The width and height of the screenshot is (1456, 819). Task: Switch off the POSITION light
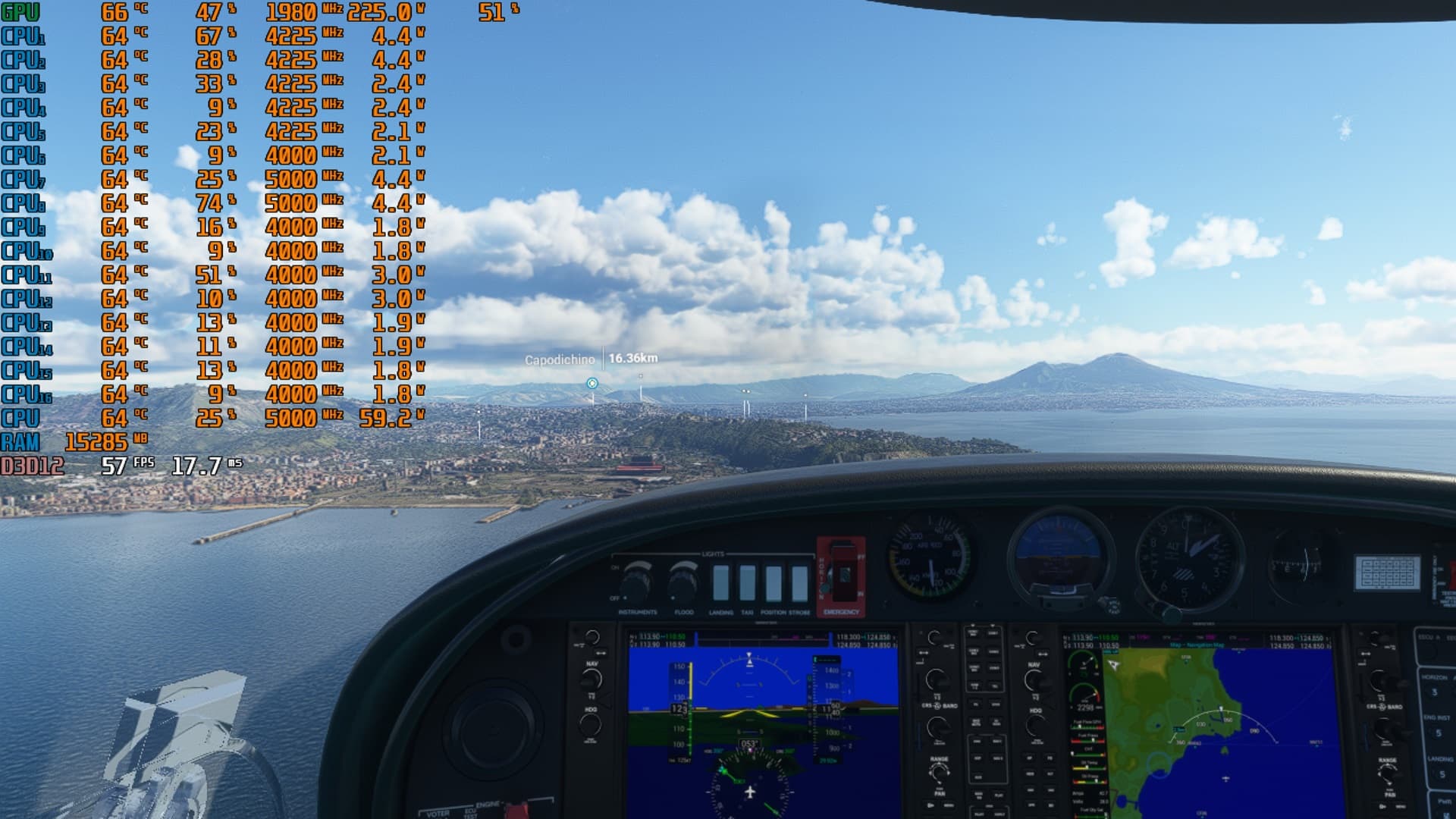pyautogui.click(x=773, y=584)
